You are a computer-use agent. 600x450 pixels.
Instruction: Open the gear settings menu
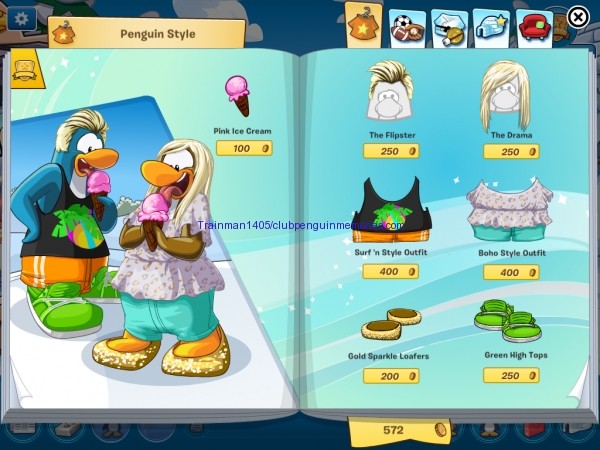point(20,17)
